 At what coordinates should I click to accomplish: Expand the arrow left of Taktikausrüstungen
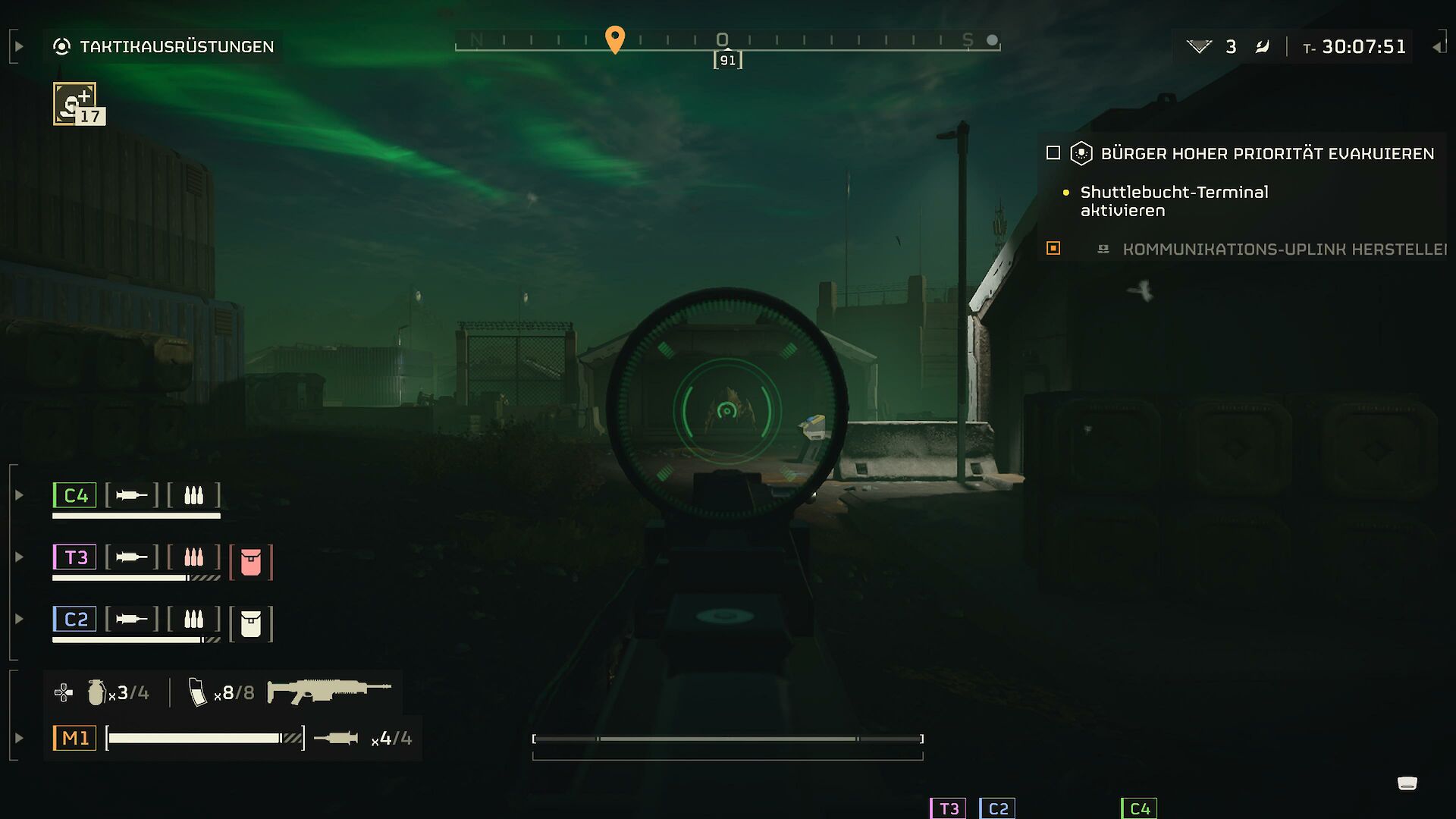pyautogui.click(x=19, y=46)
